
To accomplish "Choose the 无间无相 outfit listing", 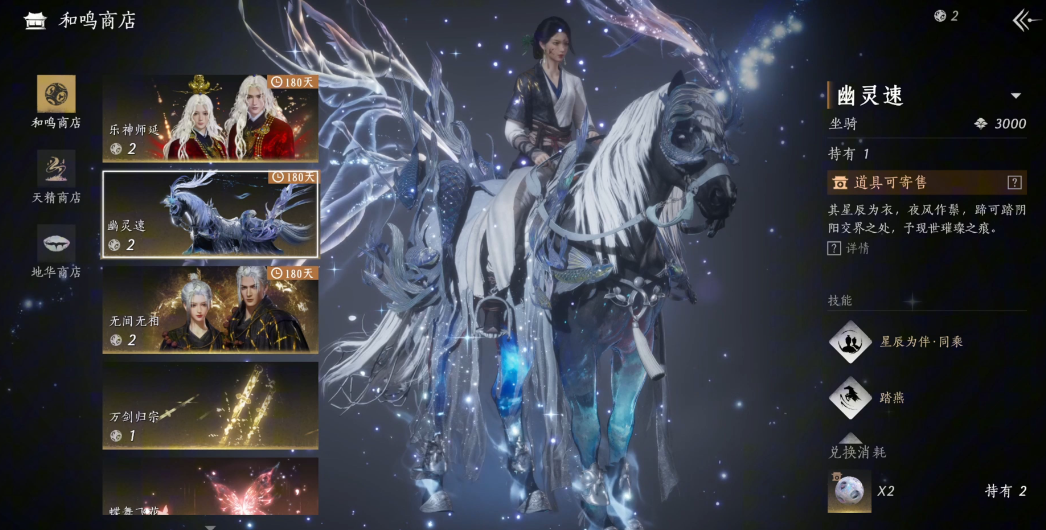I will pyautogui.click(x=210, y=309).
